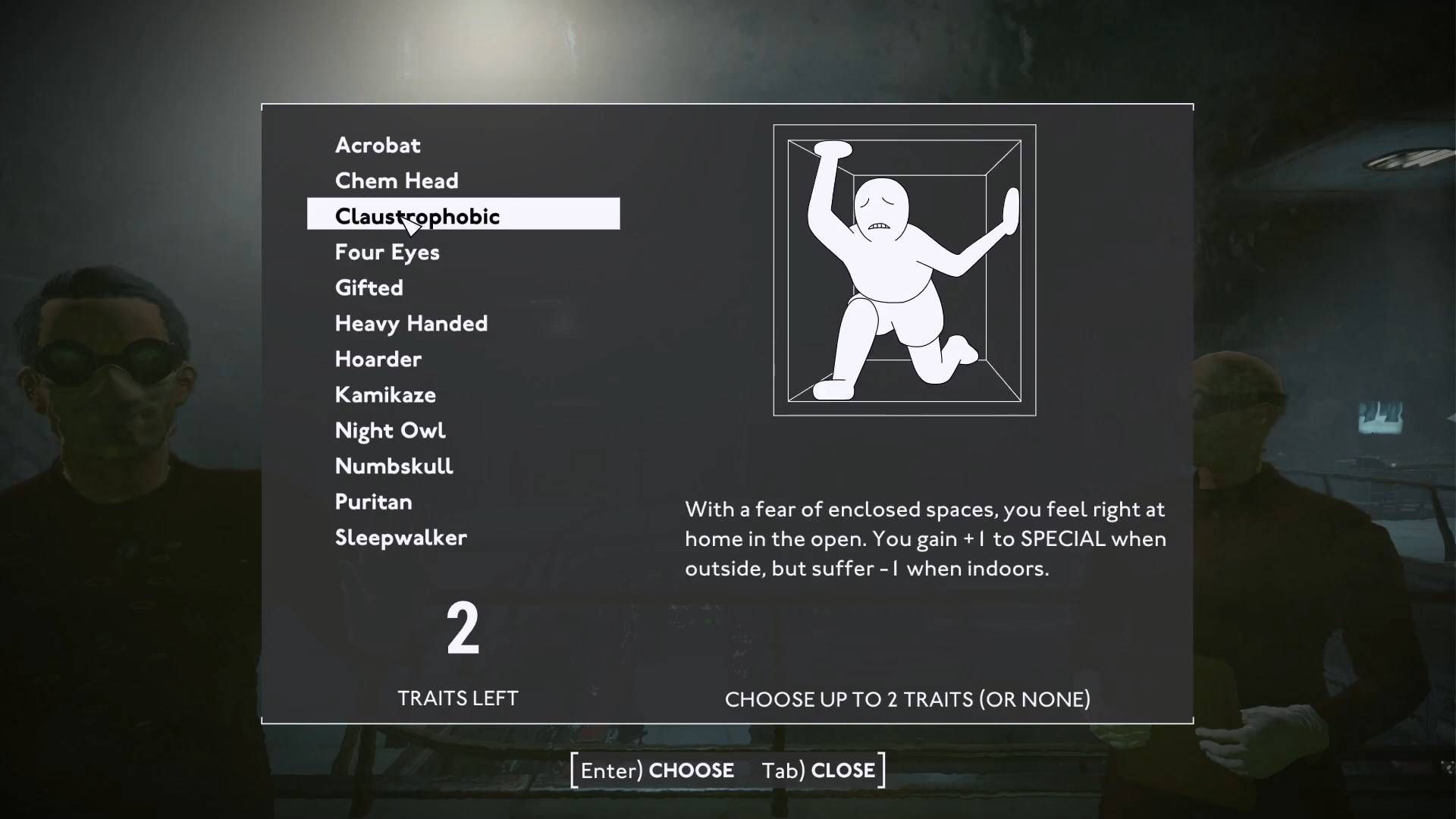
Task: Click the Claustrophobic illustration panel
Action: [x=904, y=269]
